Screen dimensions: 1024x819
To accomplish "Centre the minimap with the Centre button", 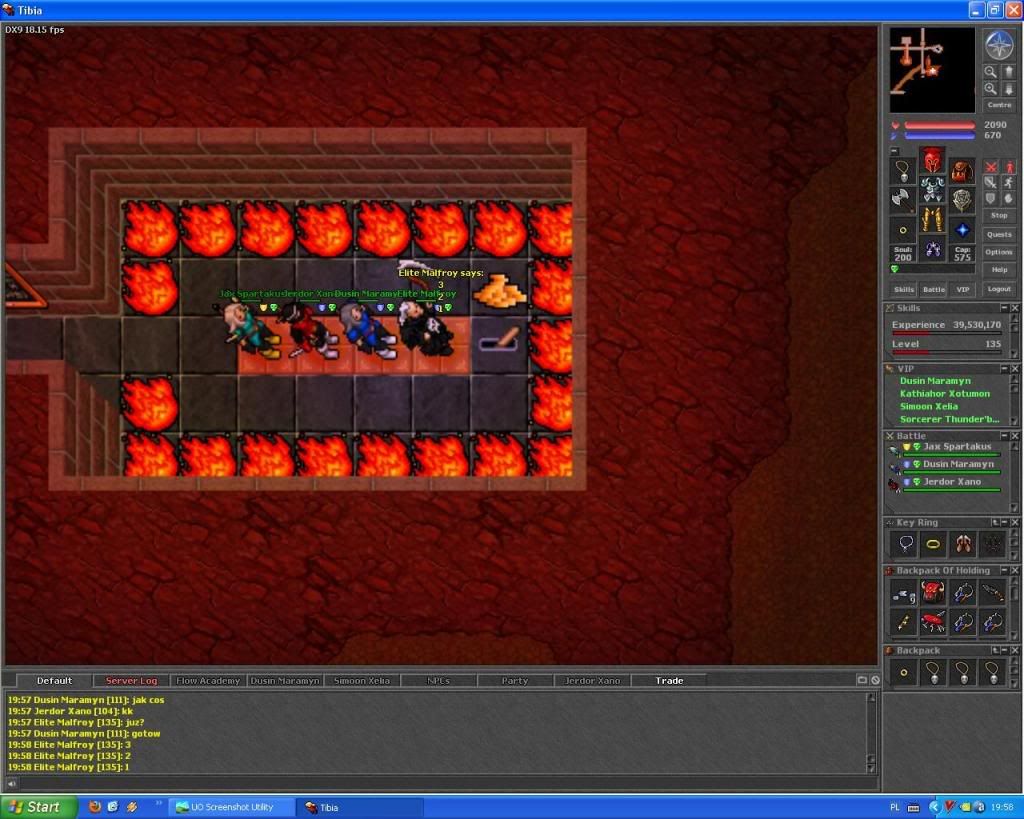I will 998,105.
